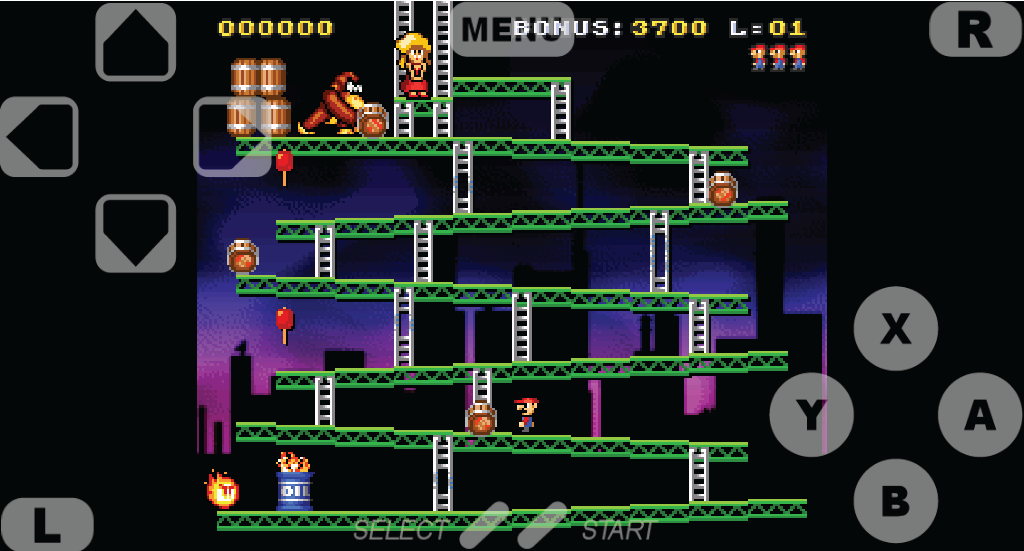Tap the D-pad up arrow

(136, 42)
